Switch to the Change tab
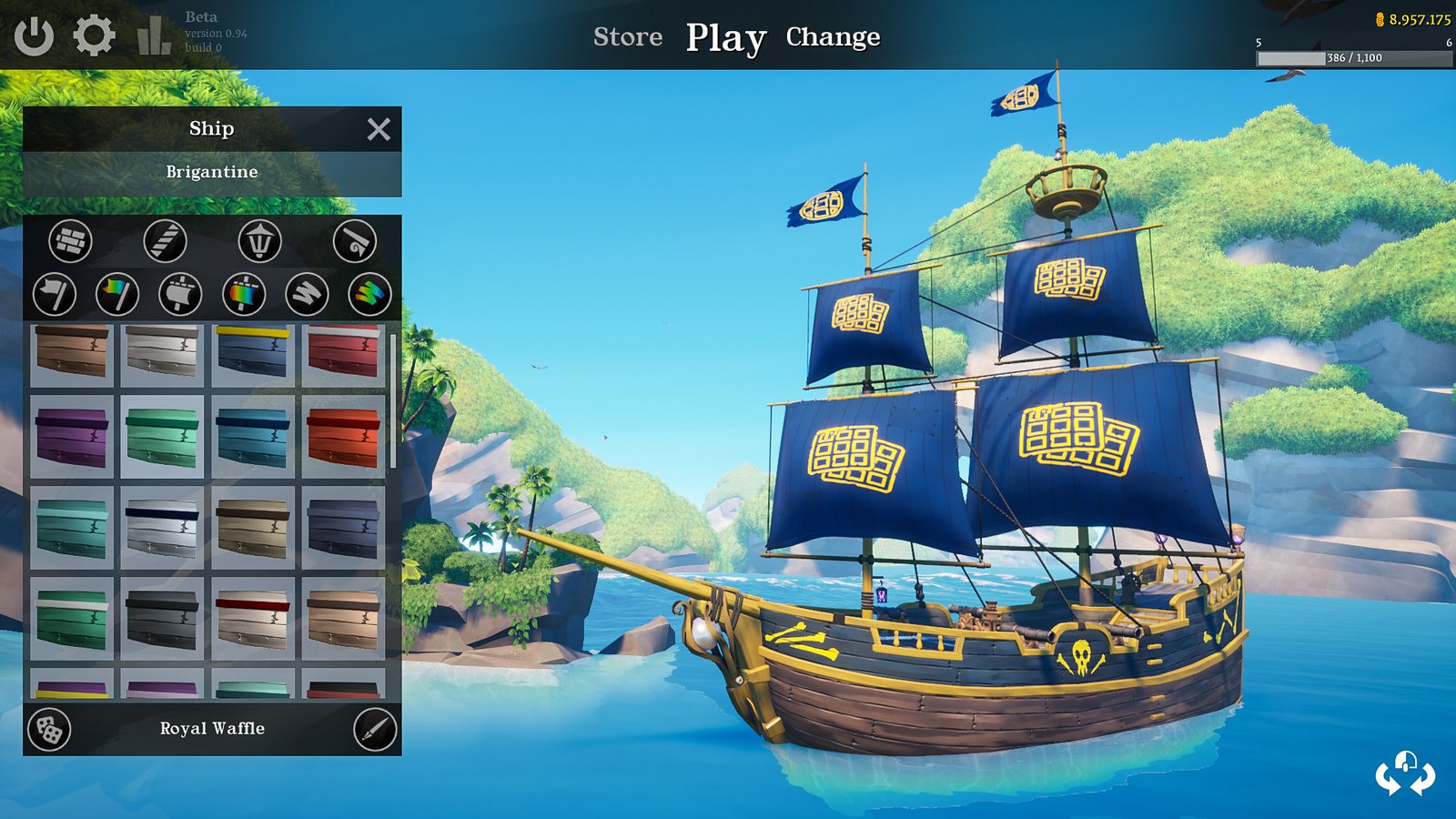This screenshot has height=819, width=1456. 833,36
